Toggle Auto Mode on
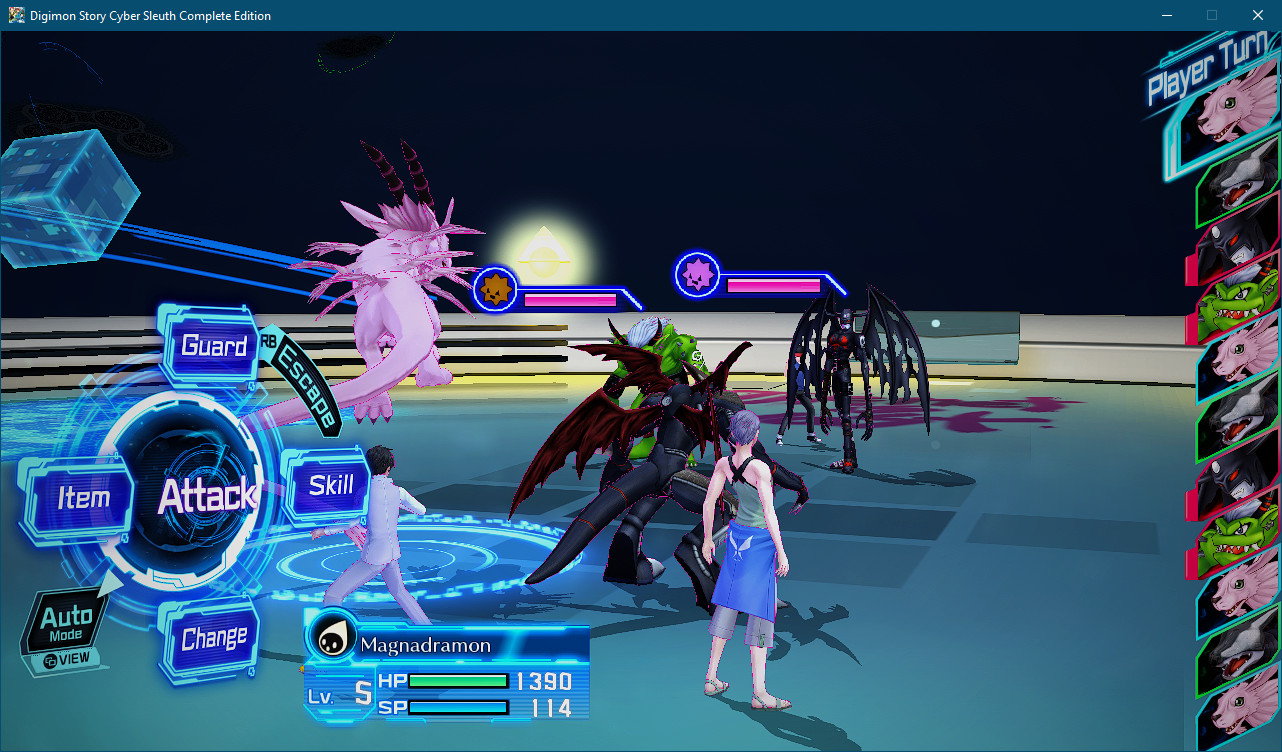The width and height of the screenshot is (1282, 752). click(x=68, y=622)
